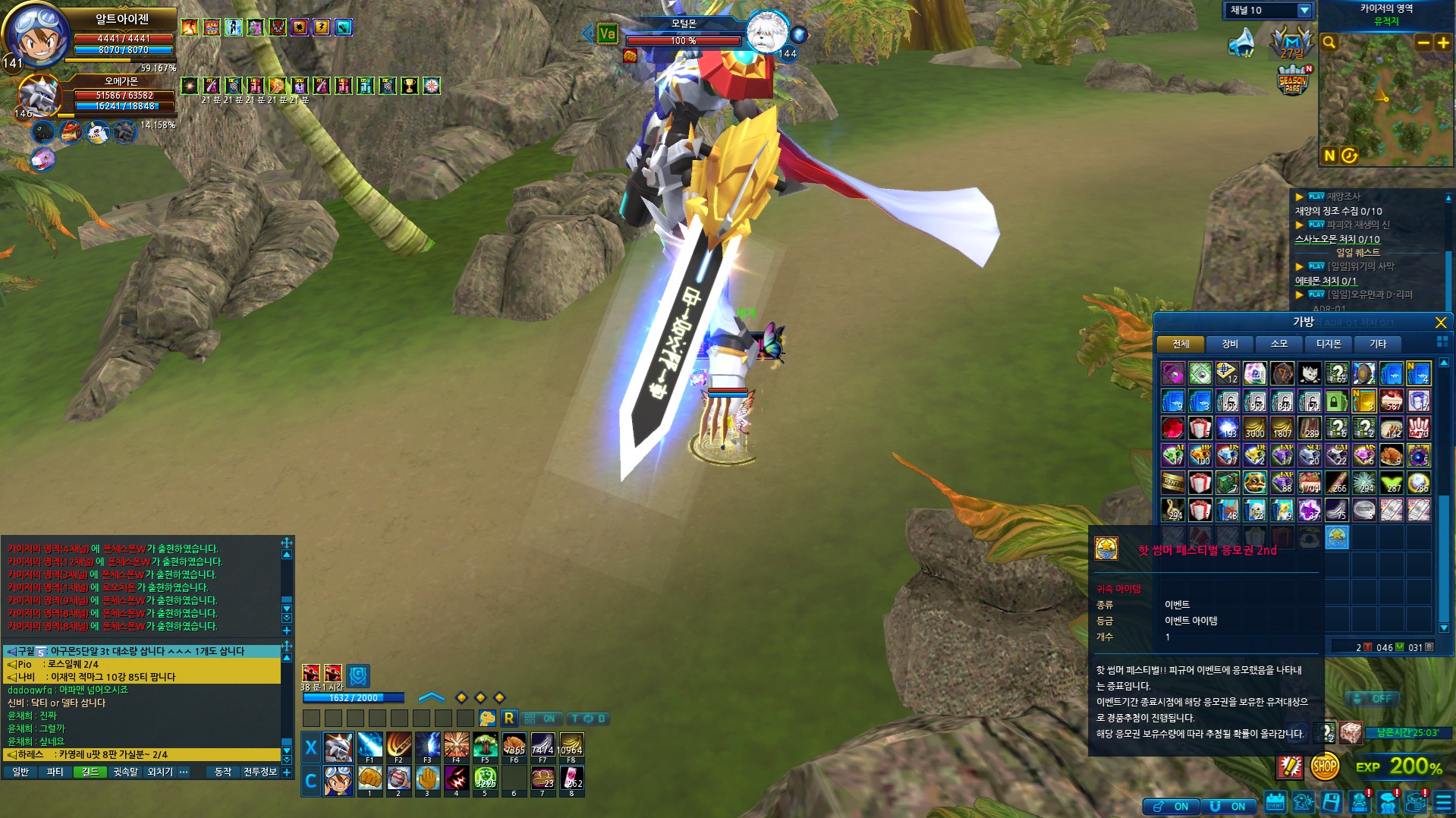1456x818 pixels.
Task: Select the strawberry cake item slot
Action: point(1391,401)
